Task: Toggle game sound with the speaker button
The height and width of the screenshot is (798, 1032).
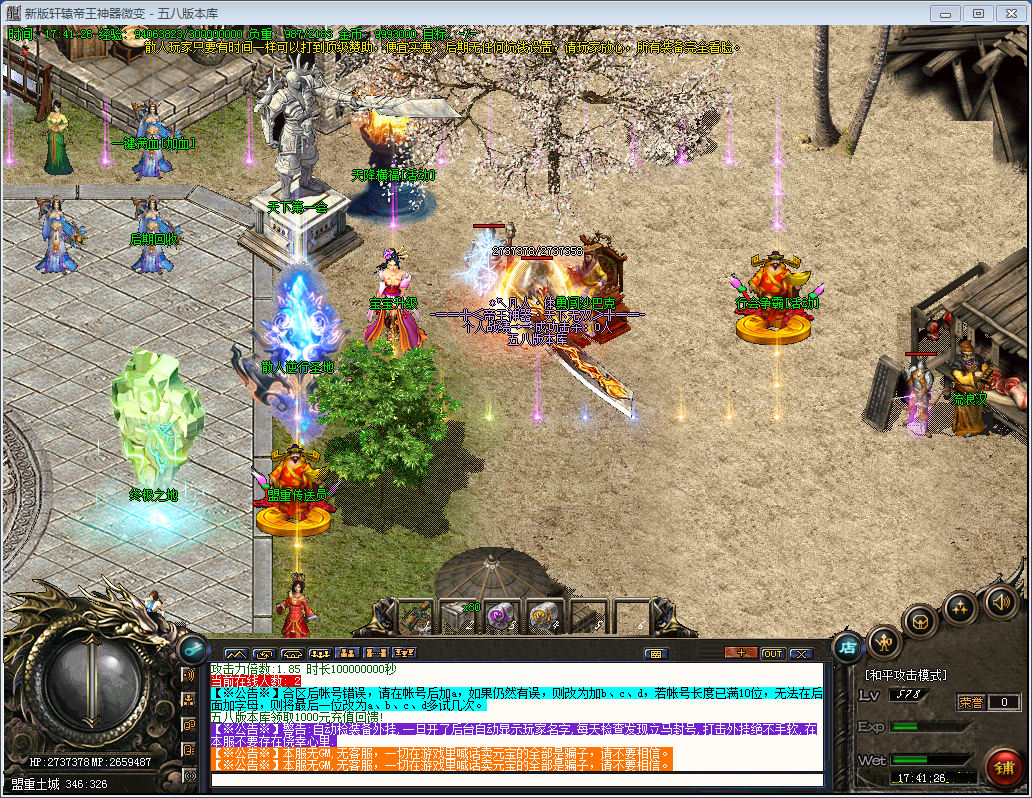Action: pyautogui.click(x=1000, y=602)
